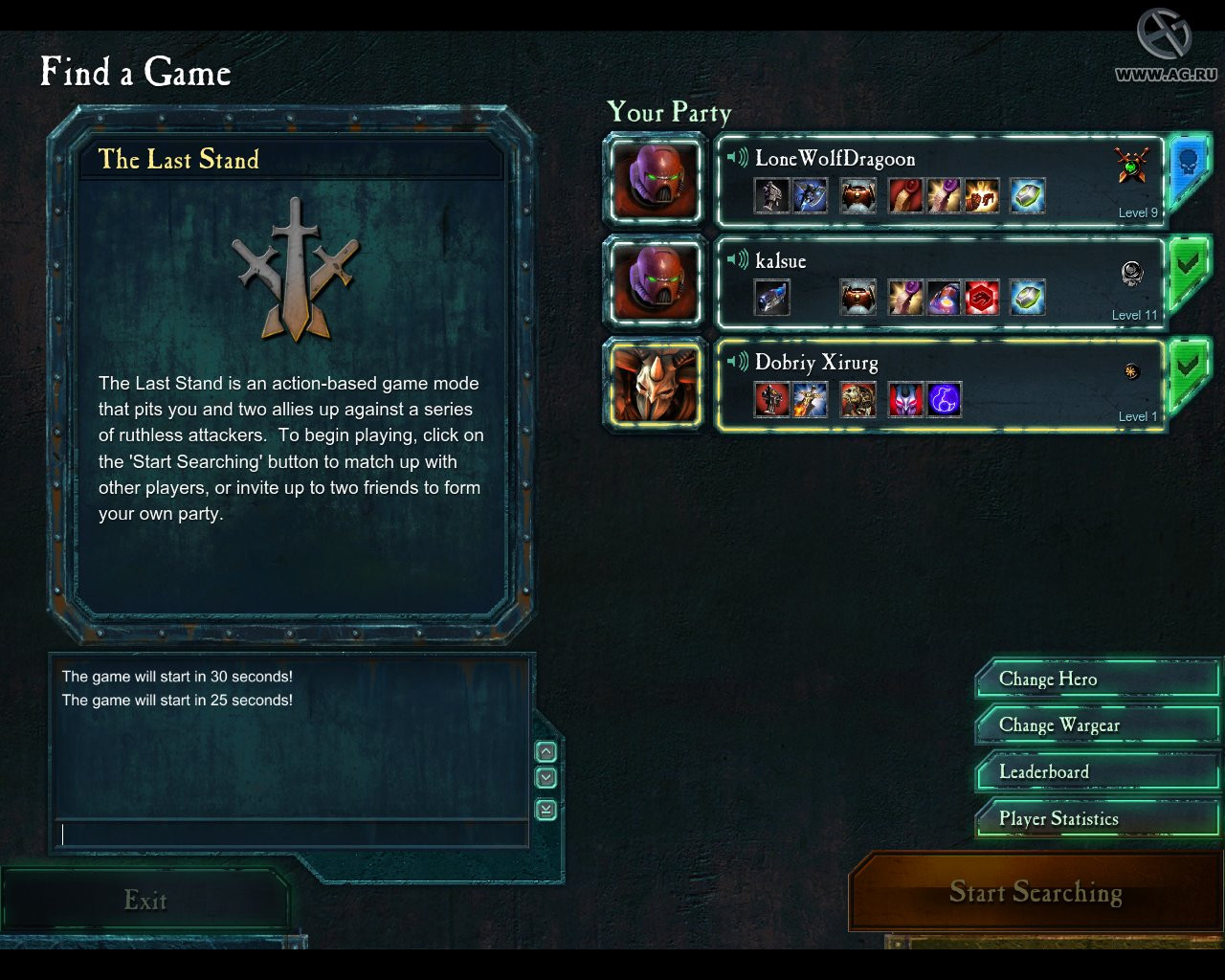Select LoneWolfDragoon's hero portrait
Viewport: 1225px width, 980px height.
pyautogui.click(x=656, y=180)
